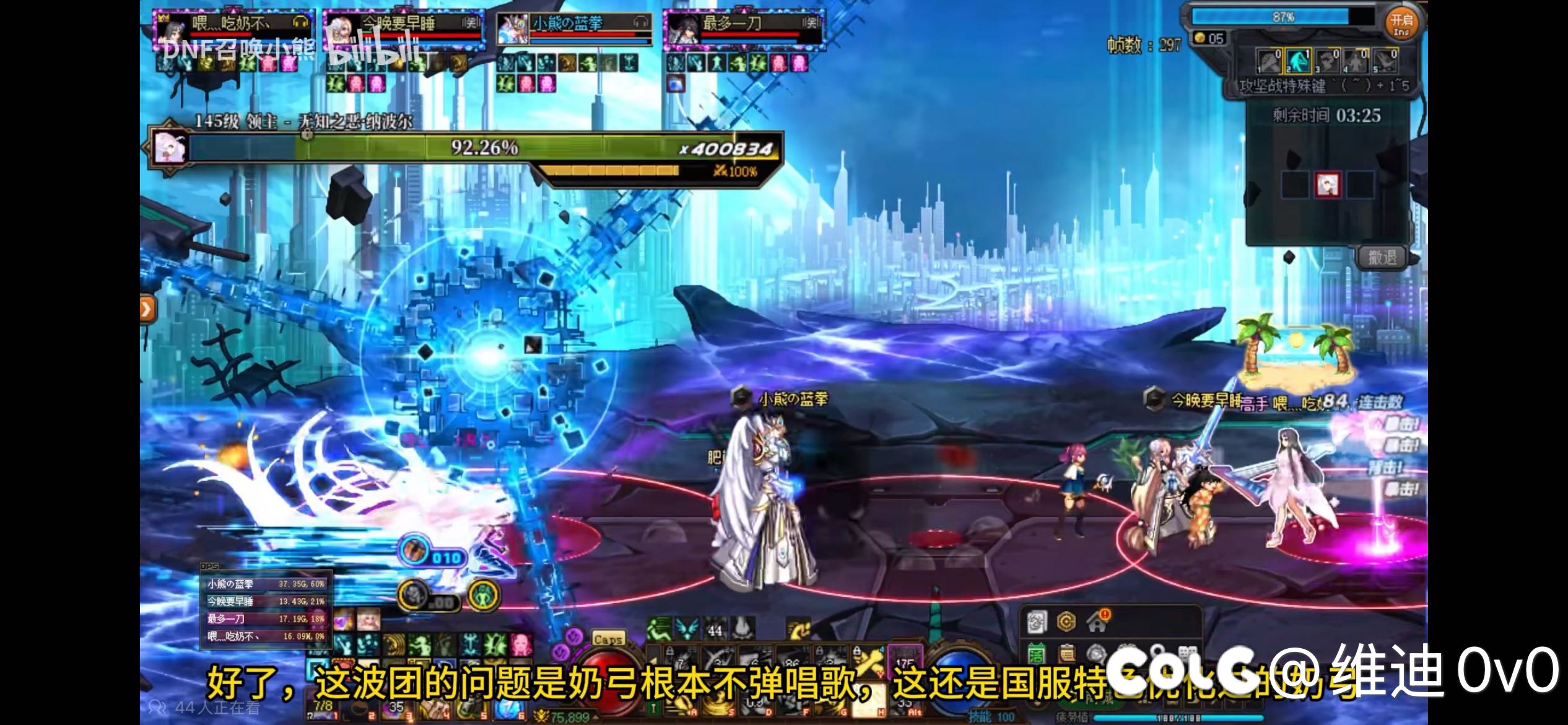Open the gold hexagon coin menu icon
This screenshot has width=1568, height=725.
click(1066, 622)
